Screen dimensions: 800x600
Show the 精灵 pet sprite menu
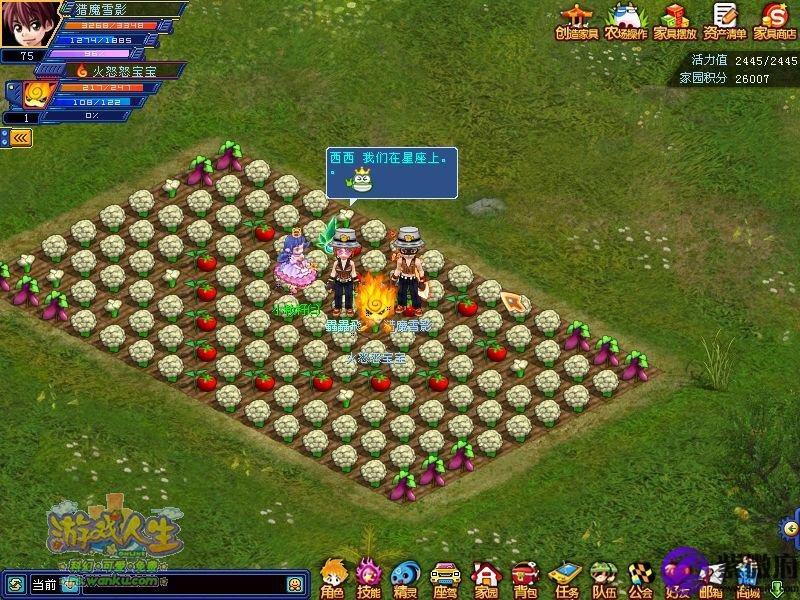(405, 578)
